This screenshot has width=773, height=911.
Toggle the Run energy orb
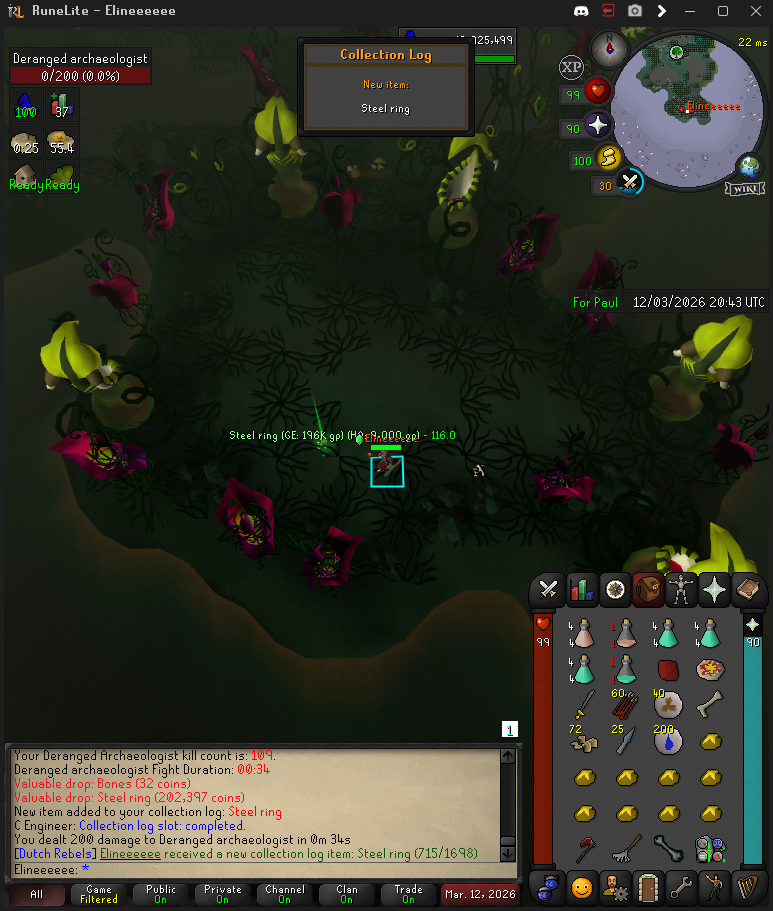tap(609, 159)
